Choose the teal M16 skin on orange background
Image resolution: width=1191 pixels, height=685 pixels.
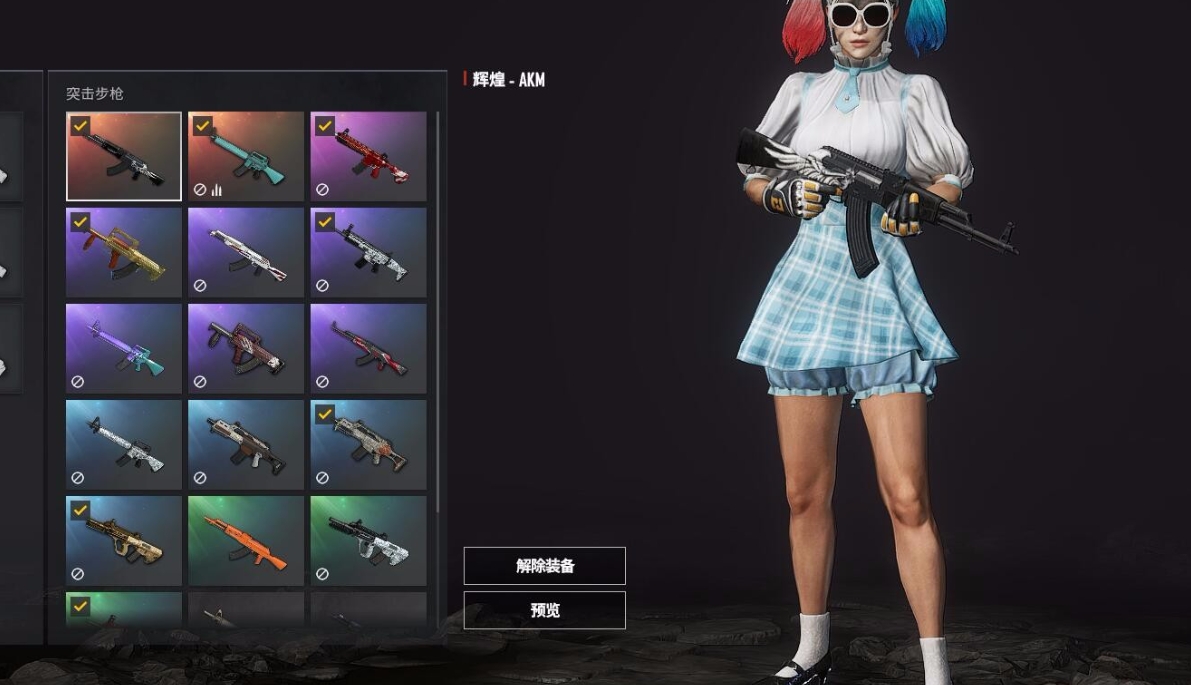tap(246, 157)
